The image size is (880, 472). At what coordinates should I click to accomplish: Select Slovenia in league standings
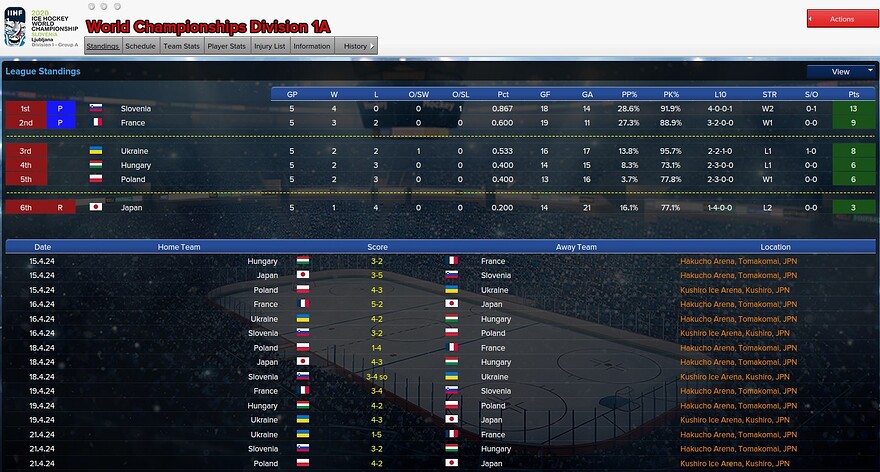(137, 108)
